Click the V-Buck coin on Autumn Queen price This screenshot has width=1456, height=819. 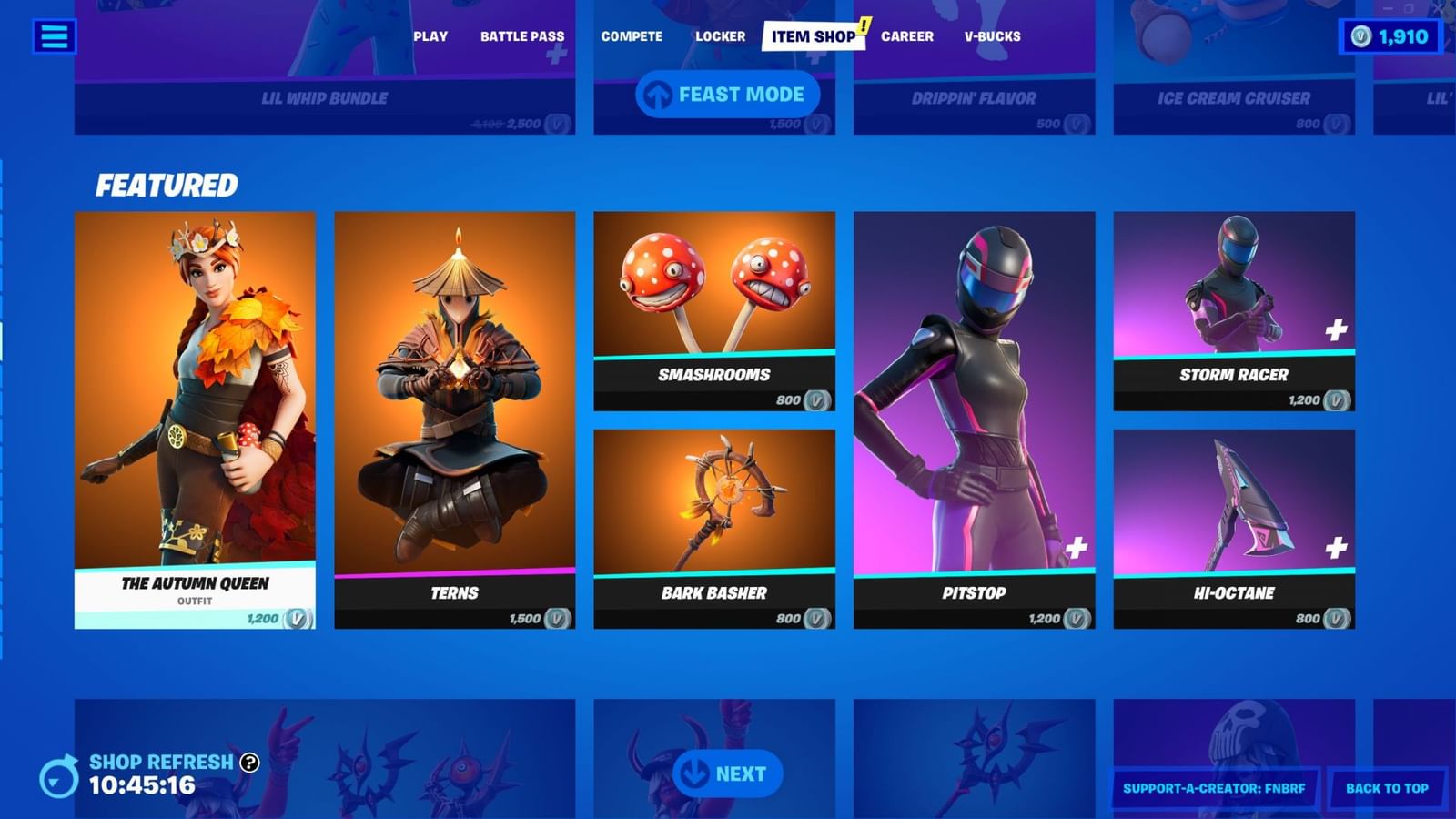295,616
